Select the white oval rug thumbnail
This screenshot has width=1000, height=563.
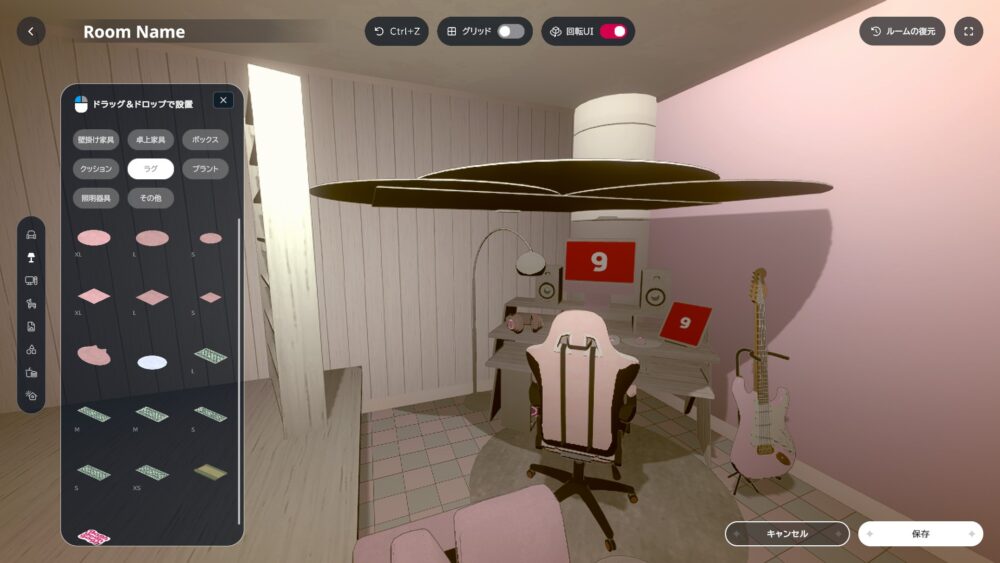[152, 362]
